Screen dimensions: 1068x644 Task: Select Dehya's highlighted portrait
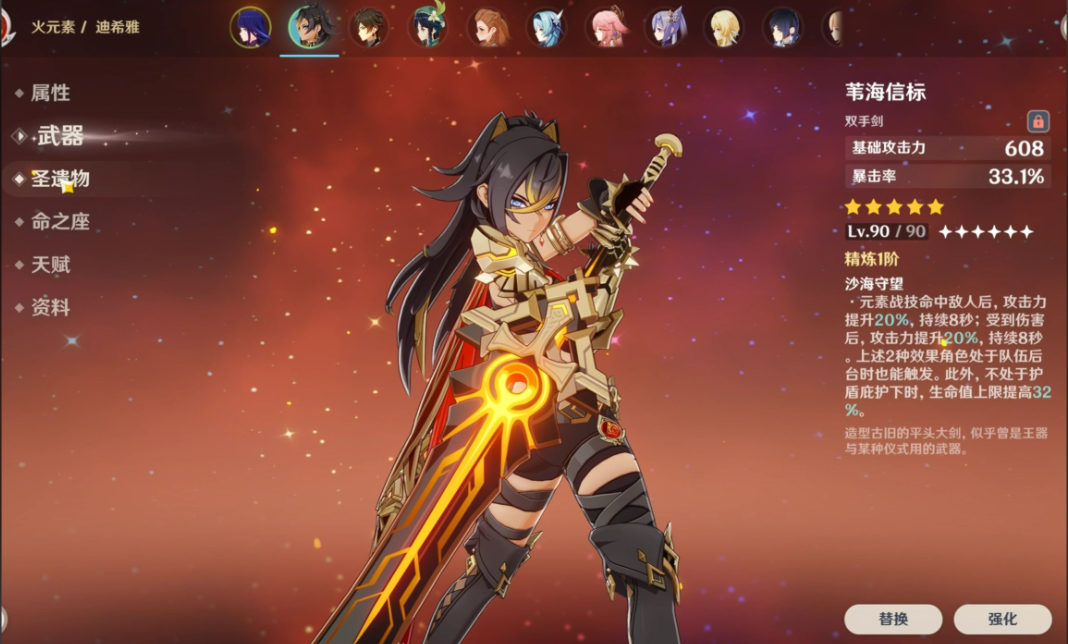tap(309, 27)
